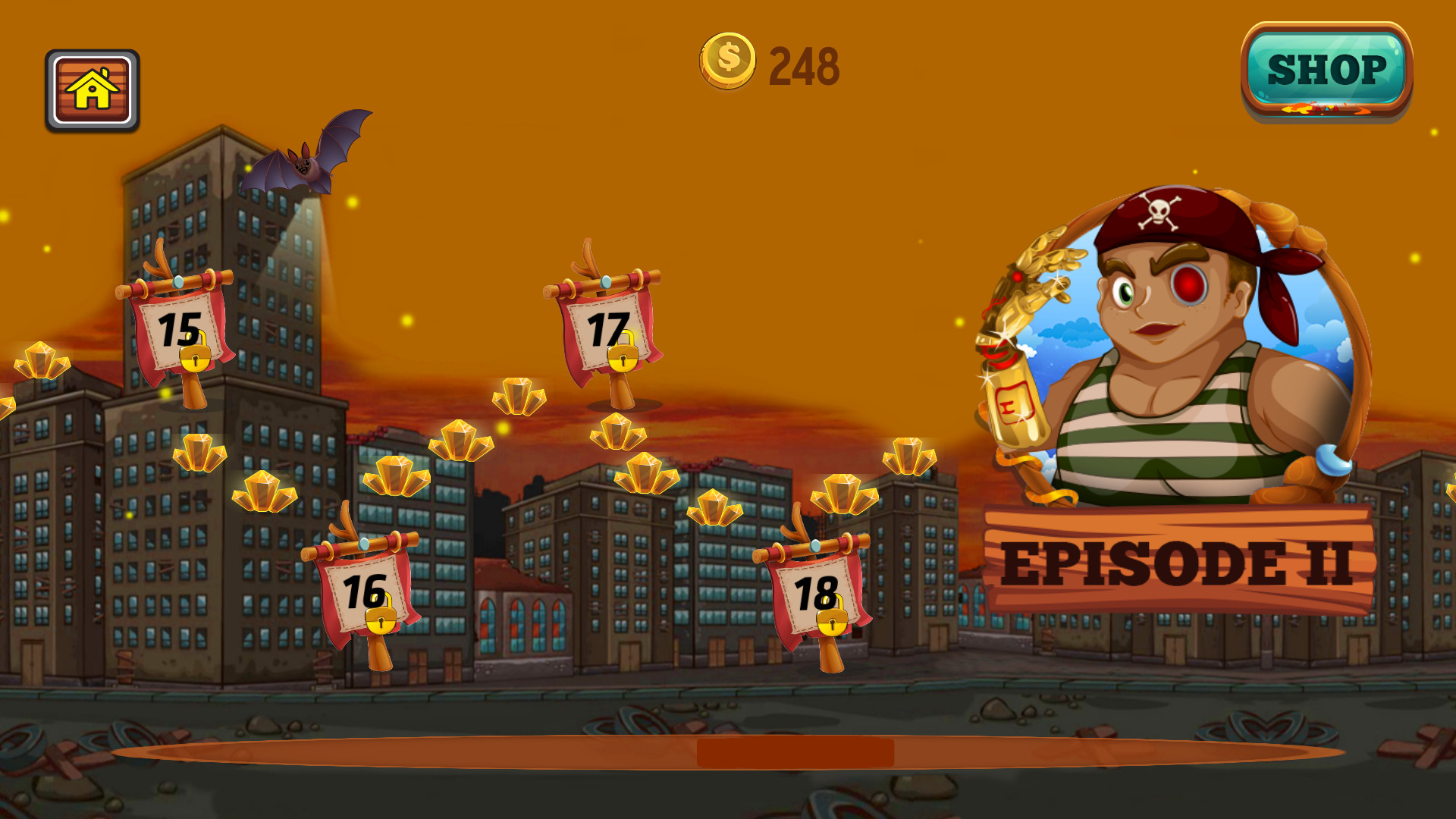Select the padlock icon on level 15 banner

(x=196, y=360)
